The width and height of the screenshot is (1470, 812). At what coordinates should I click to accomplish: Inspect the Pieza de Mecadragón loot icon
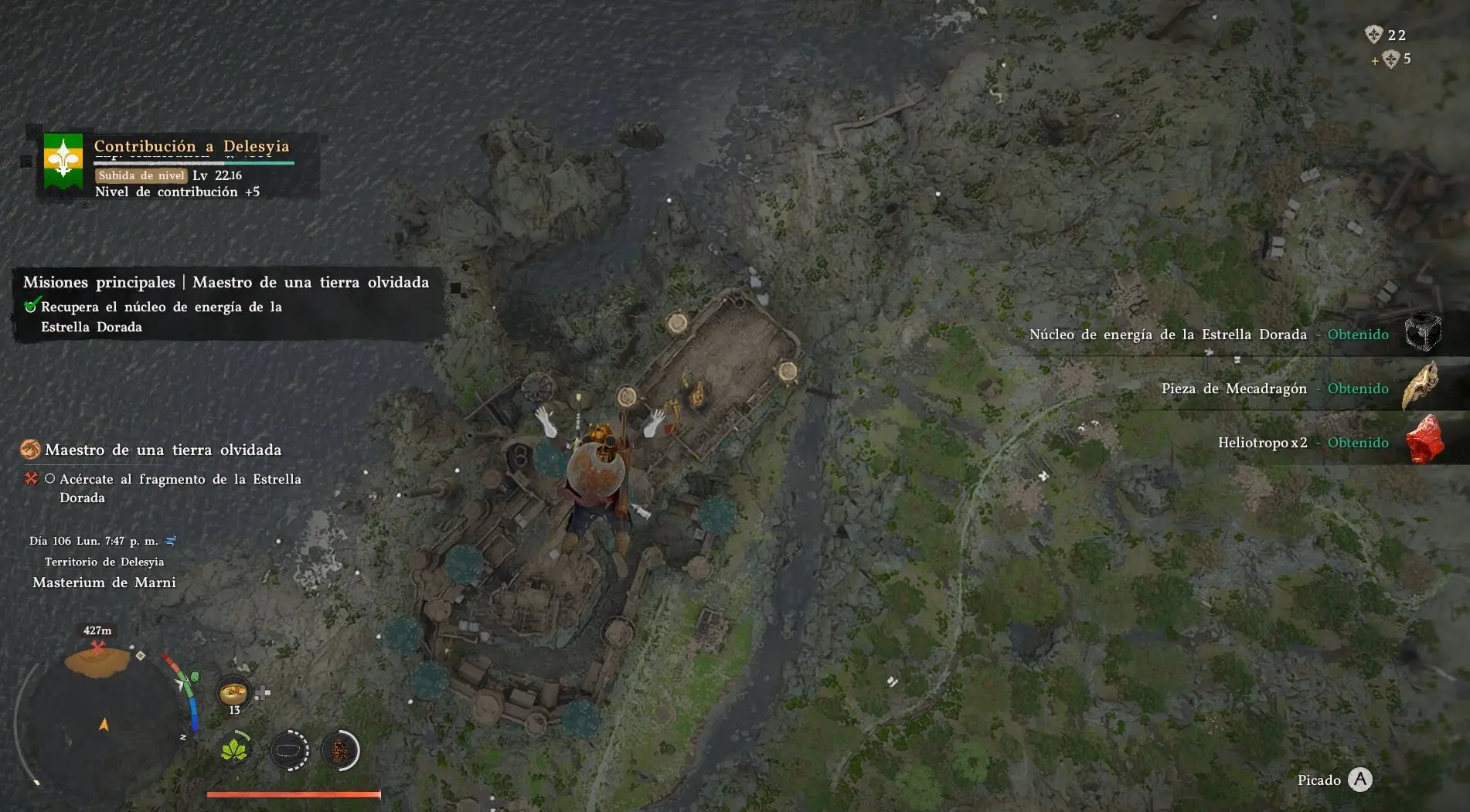(1421, 386)
